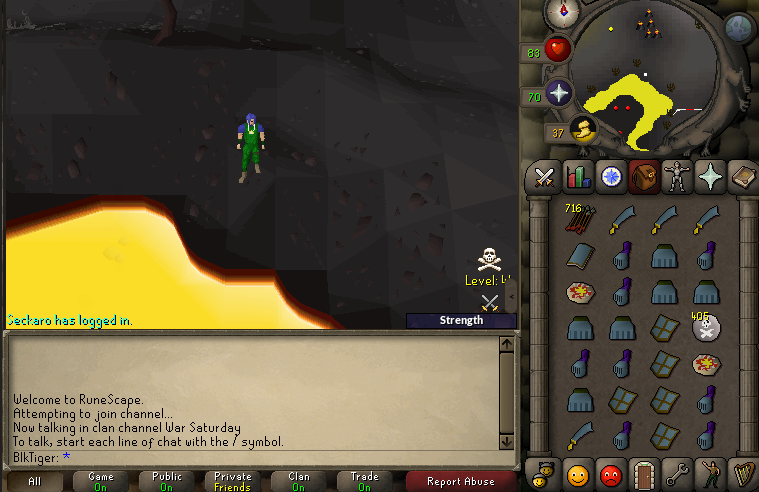This screenshot has width=759, height=492.
Task: Open the Quest List tab
Action: (x=610, y=177)
